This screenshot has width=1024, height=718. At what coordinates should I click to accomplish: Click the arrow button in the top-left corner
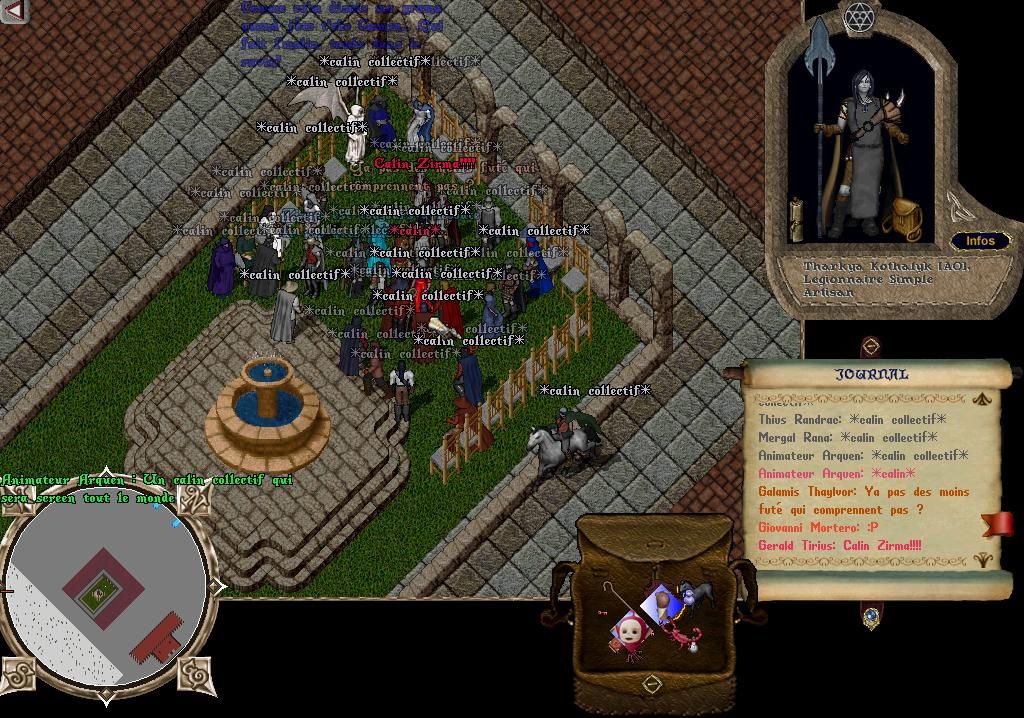coord(13,11)
